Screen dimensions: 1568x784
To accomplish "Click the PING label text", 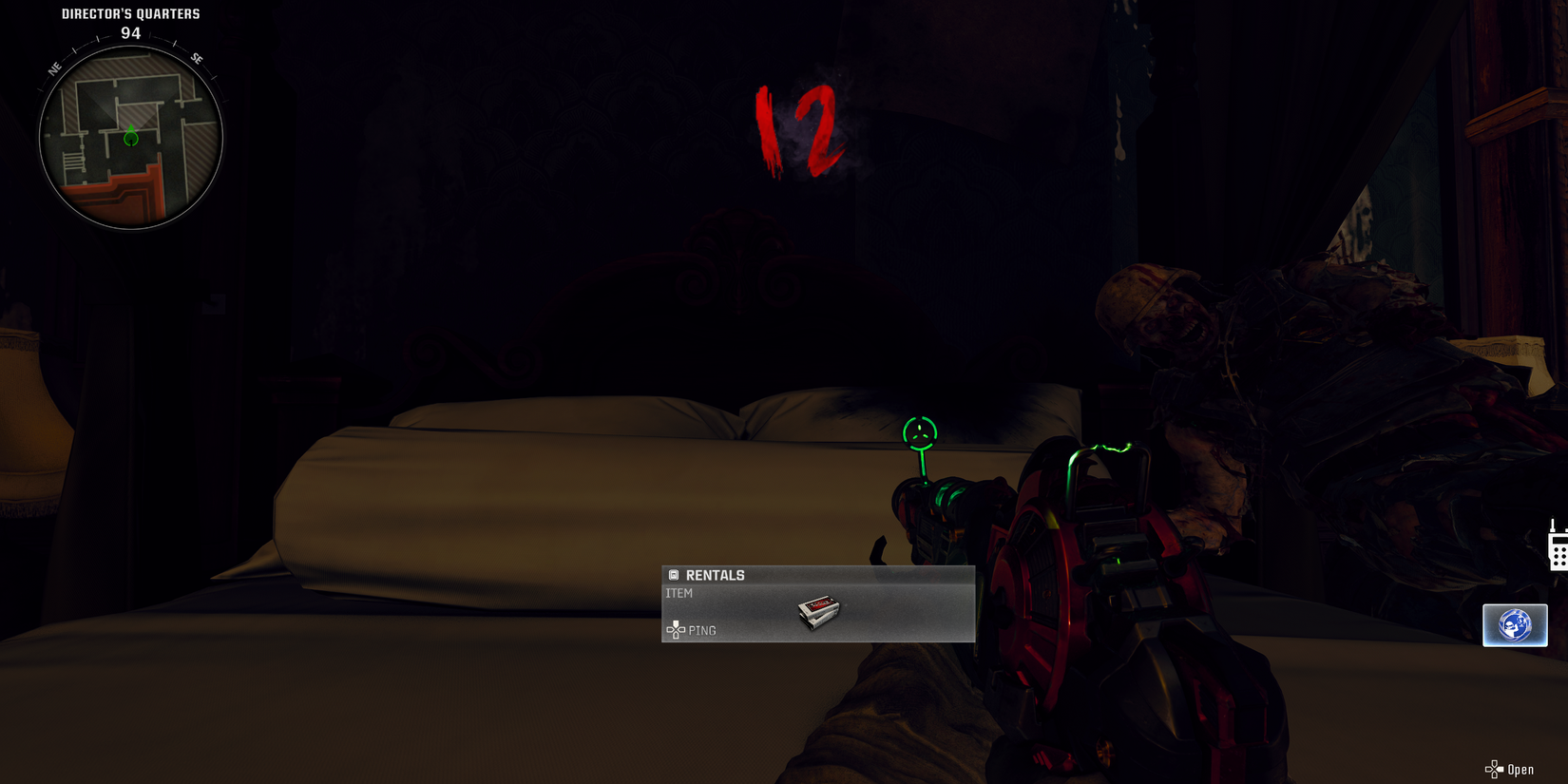I will coord(702,630).
